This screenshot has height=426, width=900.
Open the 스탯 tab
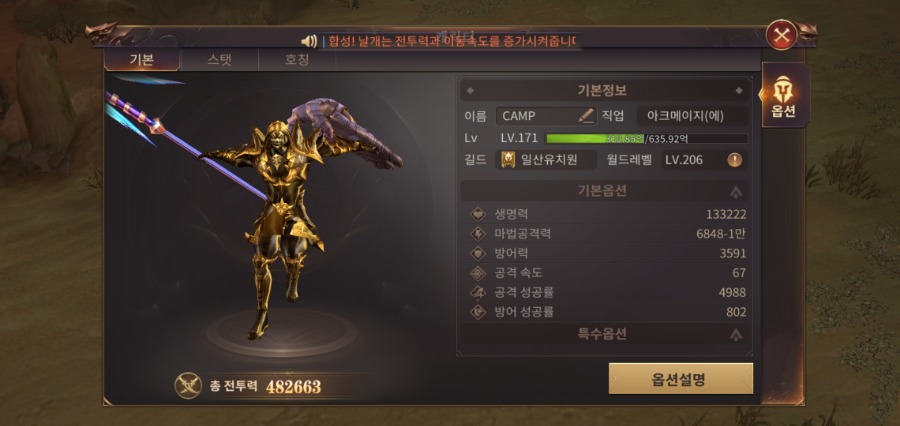pyautogui.click(x=219, y=60)
